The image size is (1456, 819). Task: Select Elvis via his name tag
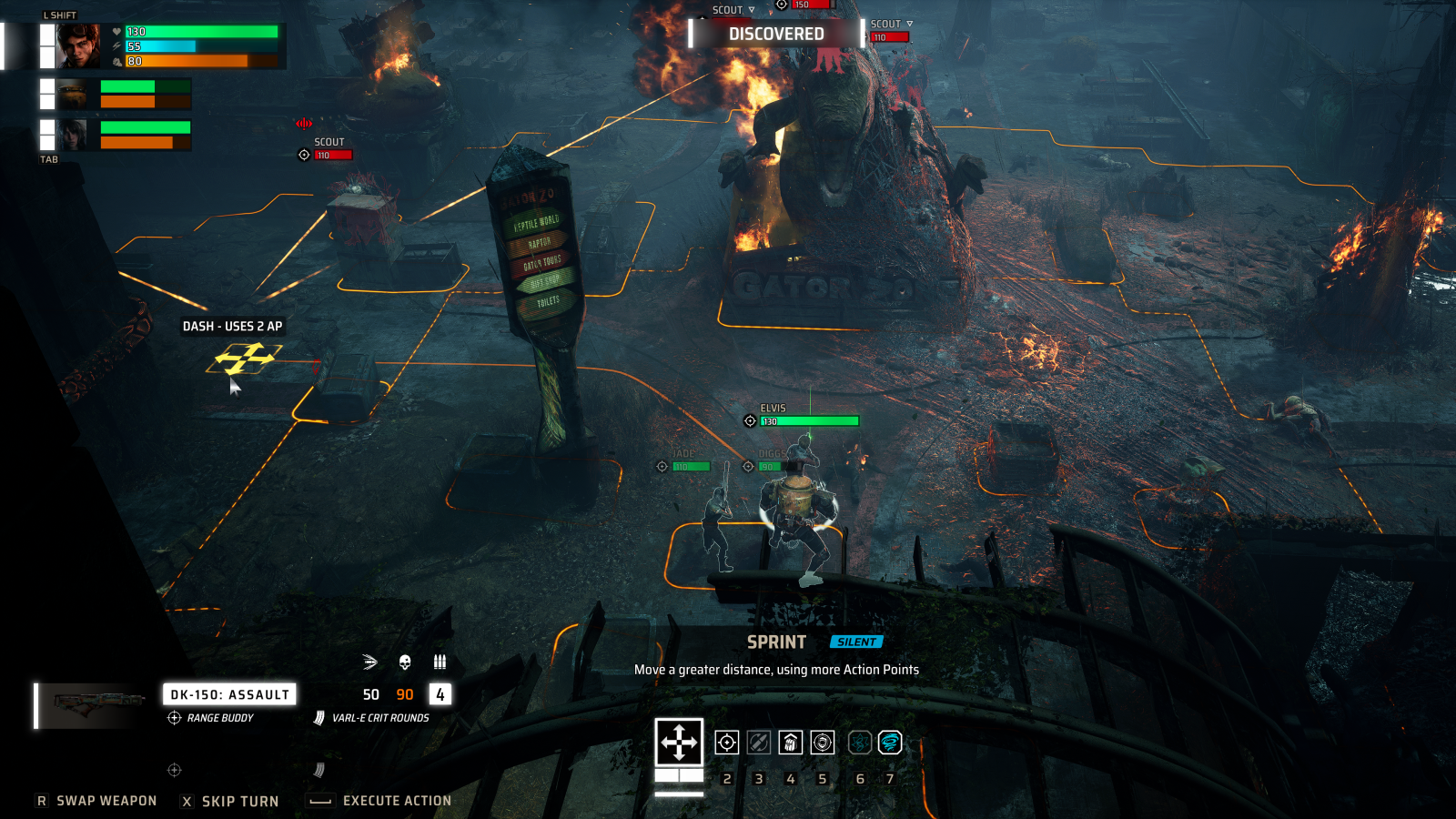(x=773, y=409)
